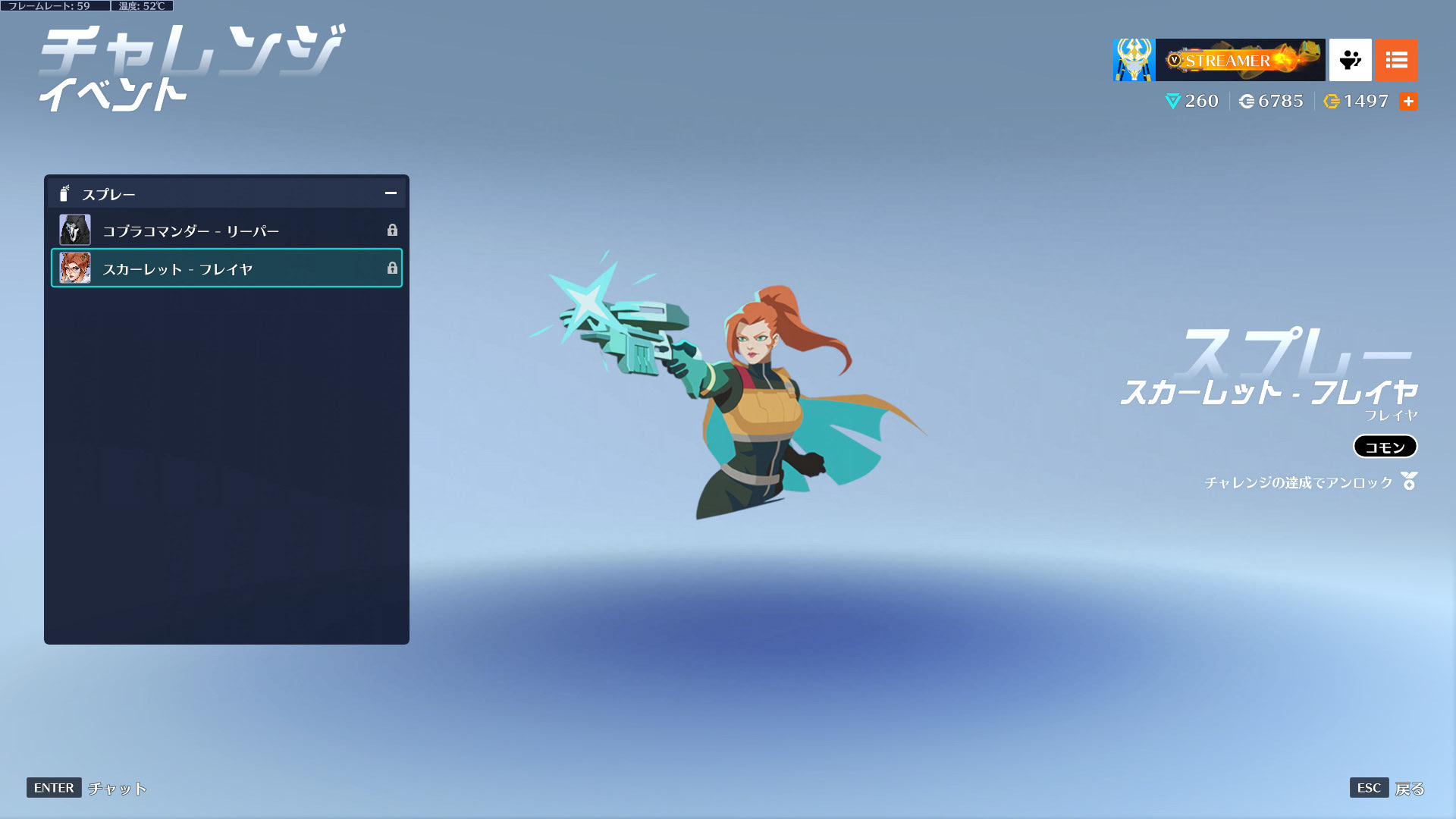The image size is (1456, 819).
Task: Click the player avatar portrait
Action: [x=1134, y=60]
